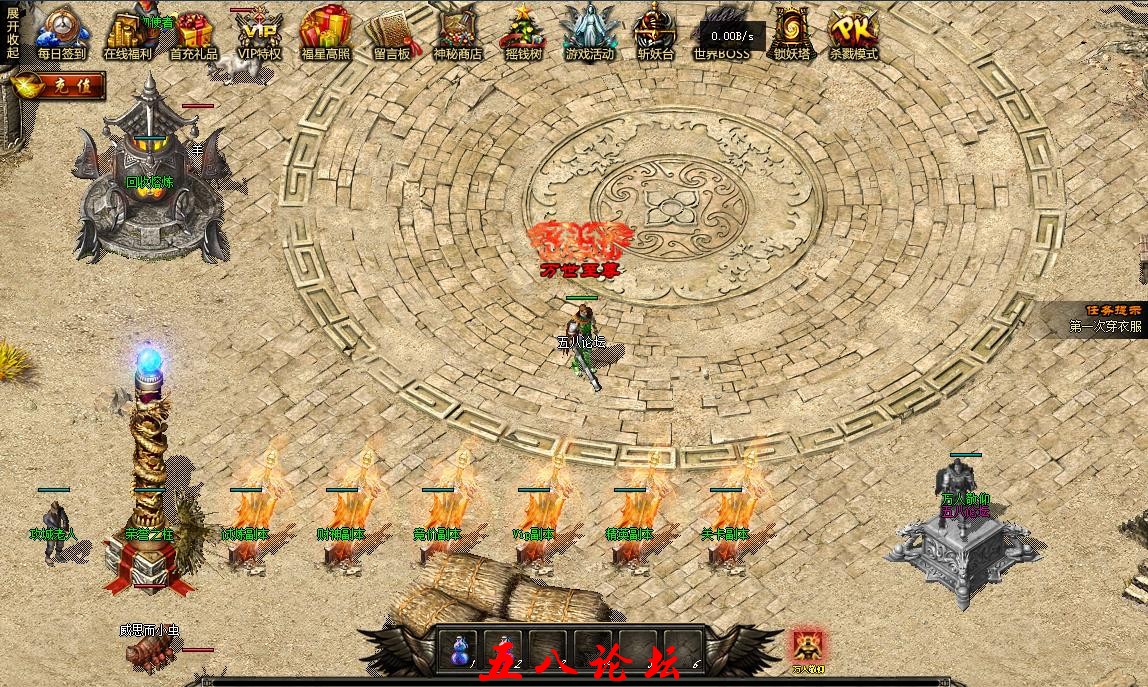The width and height of the screenshot is (1148, 687).
Task: Activate the 万人敬仰 skill icon
Action: 807,648
